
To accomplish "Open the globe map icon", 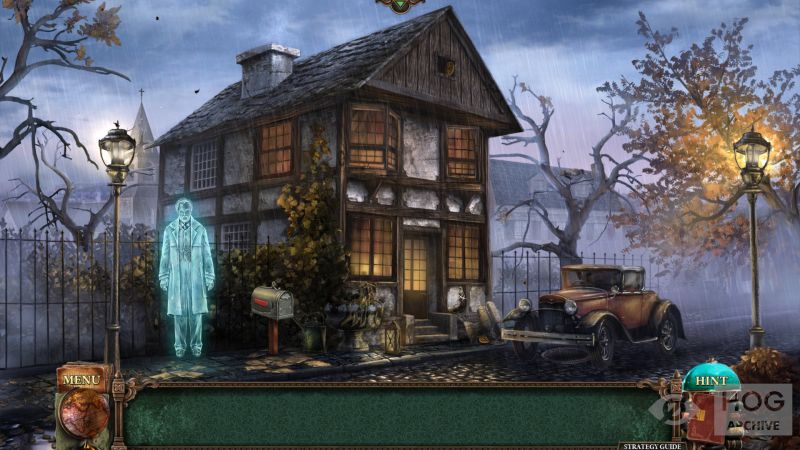I will click(x=84, y=413).
